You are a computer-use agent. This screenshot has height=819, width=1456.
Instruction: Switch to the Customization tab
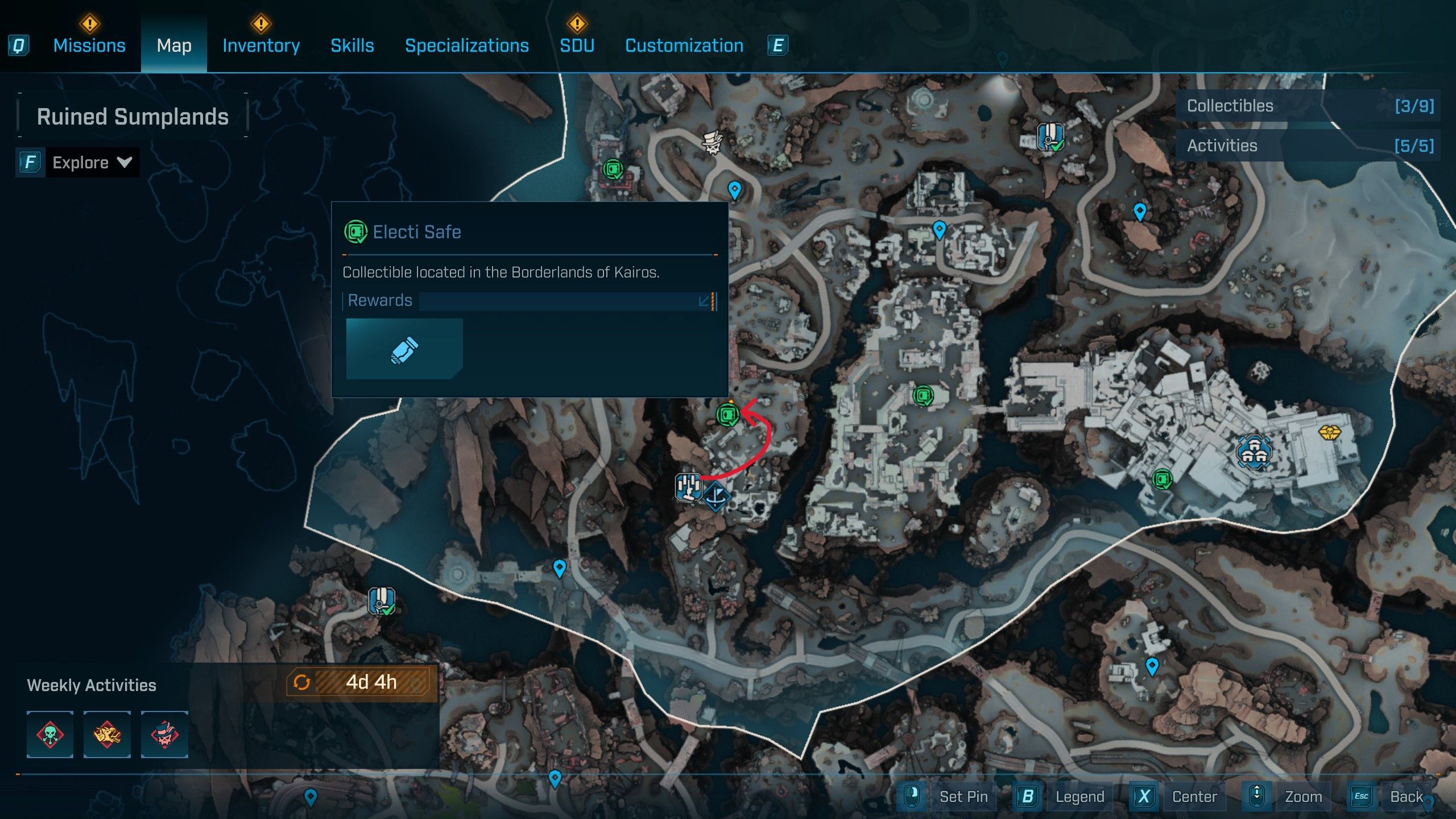point(684,45)
